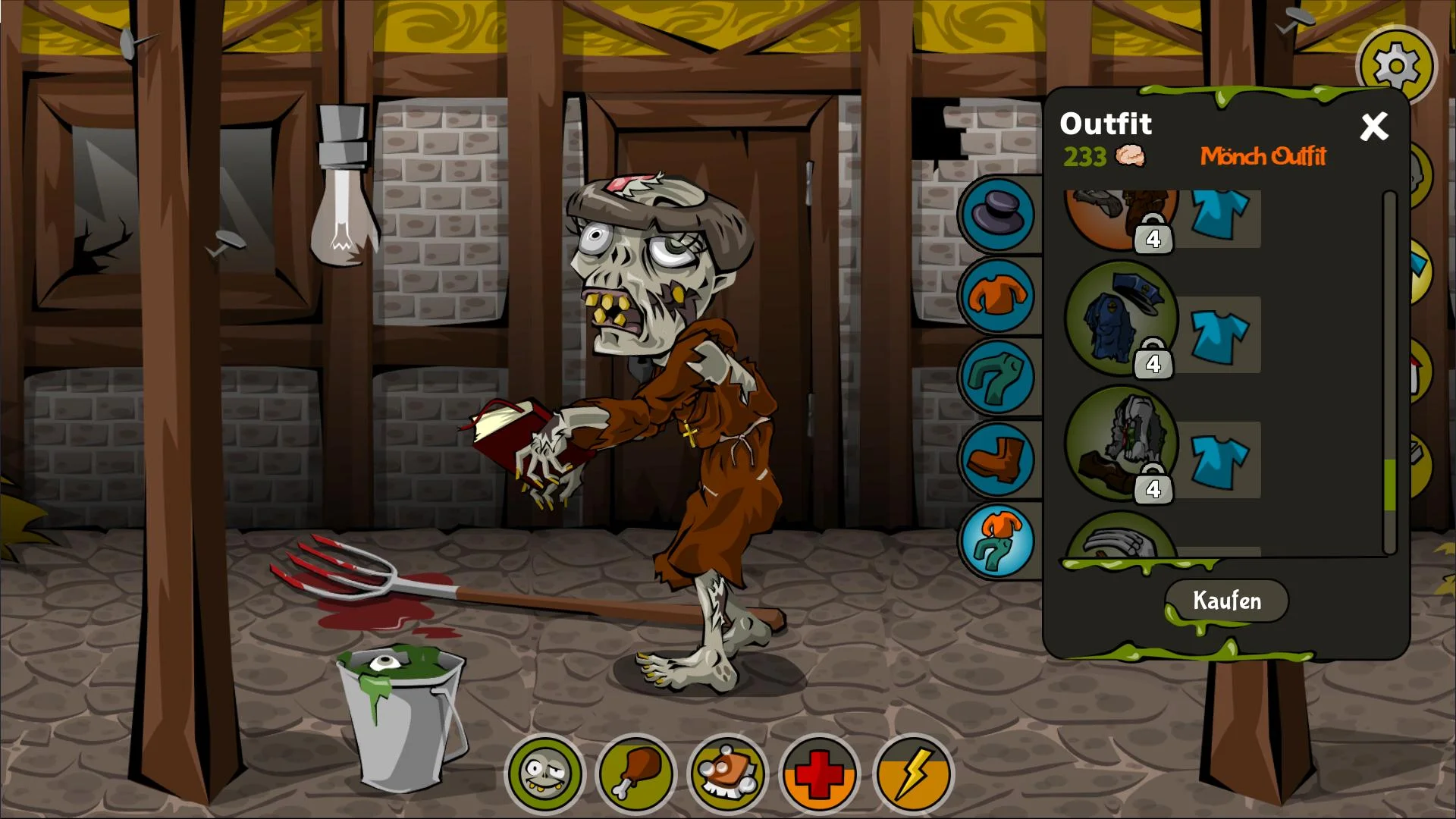Click the Mönch Outfit label

click(x=1263, y=158)
